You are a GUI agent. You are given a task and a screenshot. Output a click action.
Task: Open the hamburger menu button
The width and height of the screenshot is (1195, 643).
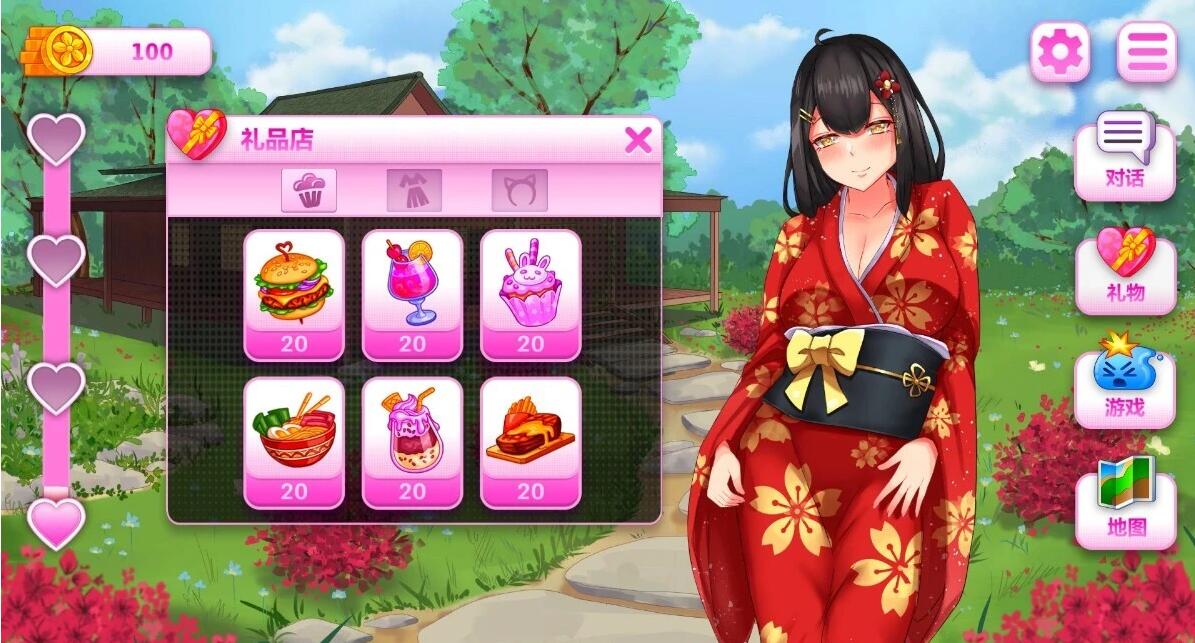point(1147,51)
